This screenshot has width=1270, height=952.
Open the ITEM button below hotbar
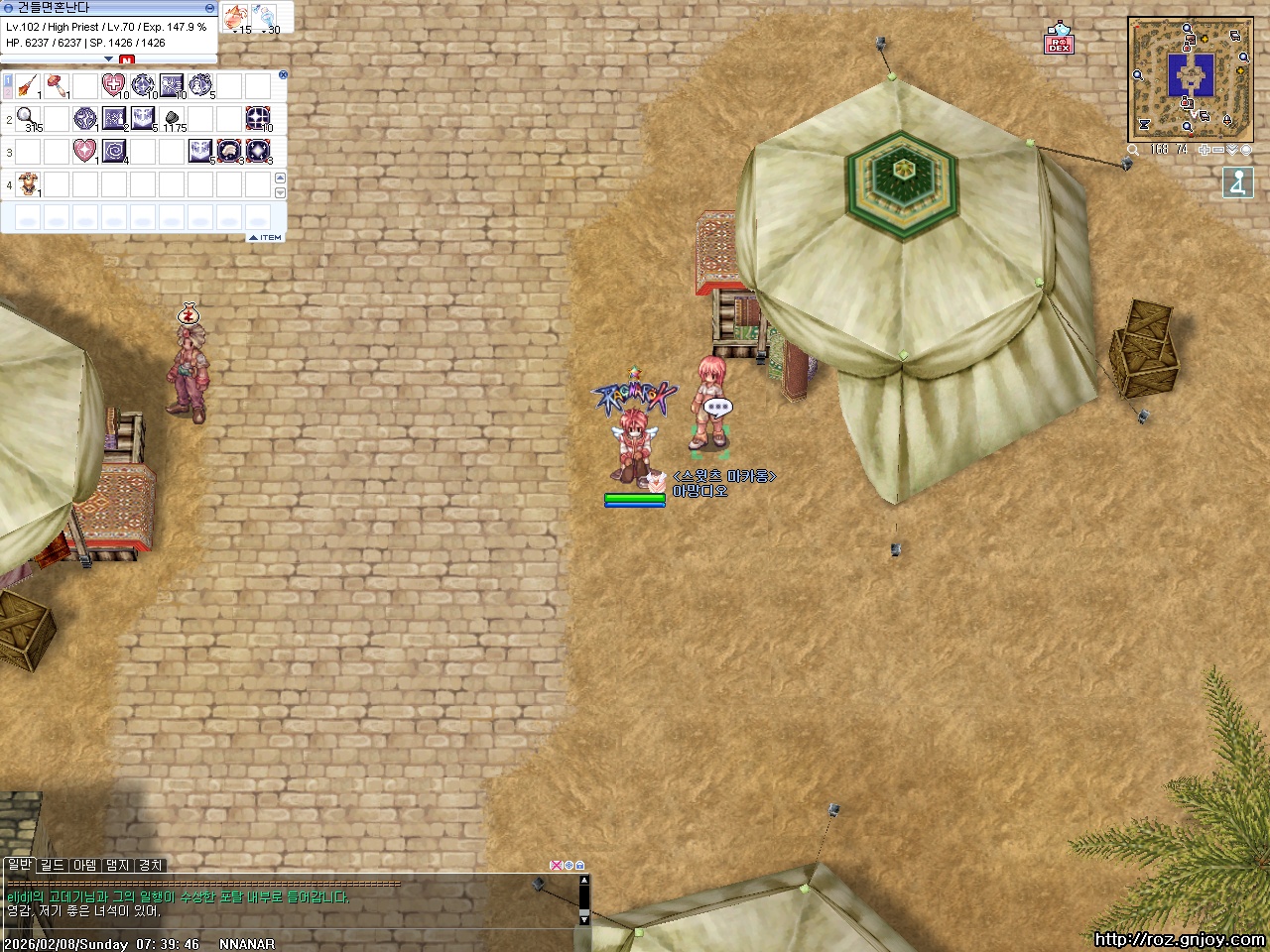(266, 238)
